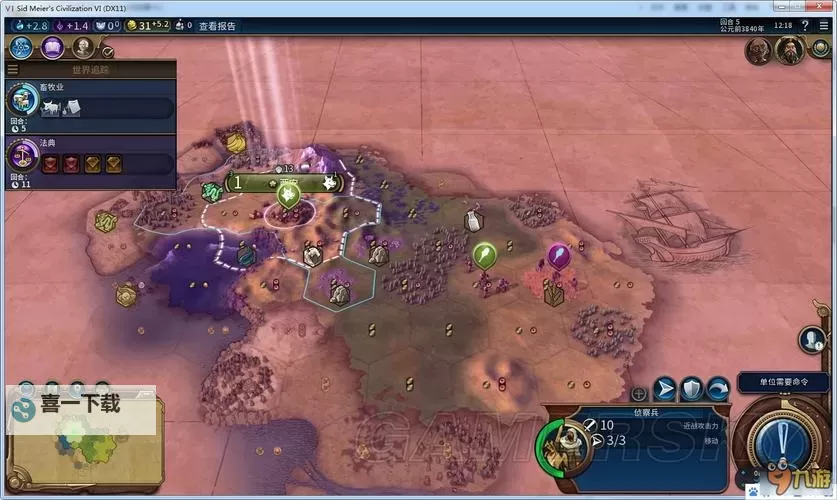The width and height of the screenshot is (837, 500).
Task: Expand extra unit commands plus button
Action: (x=640, y=394)
